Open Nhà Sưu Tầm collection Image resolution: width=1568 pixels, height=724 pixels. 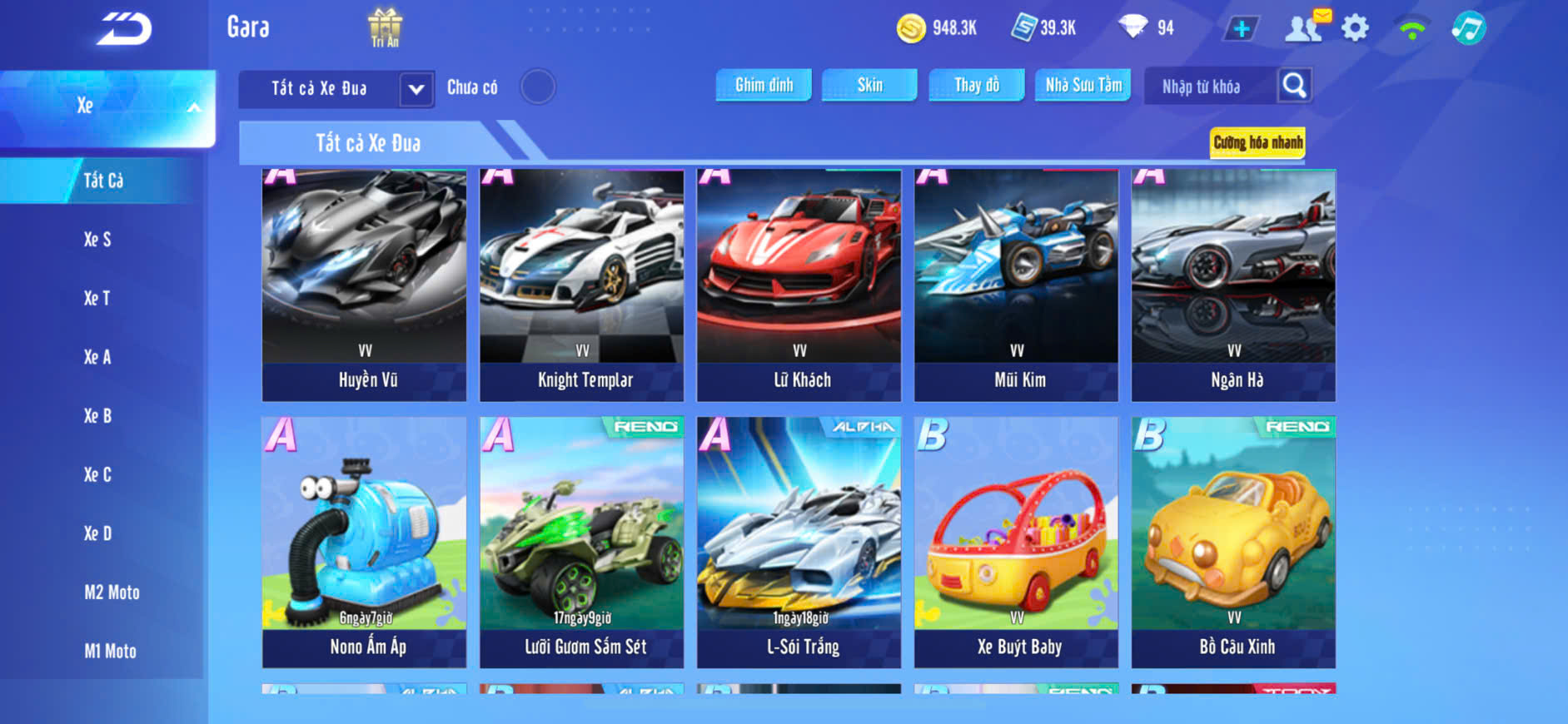[1083, 85]
